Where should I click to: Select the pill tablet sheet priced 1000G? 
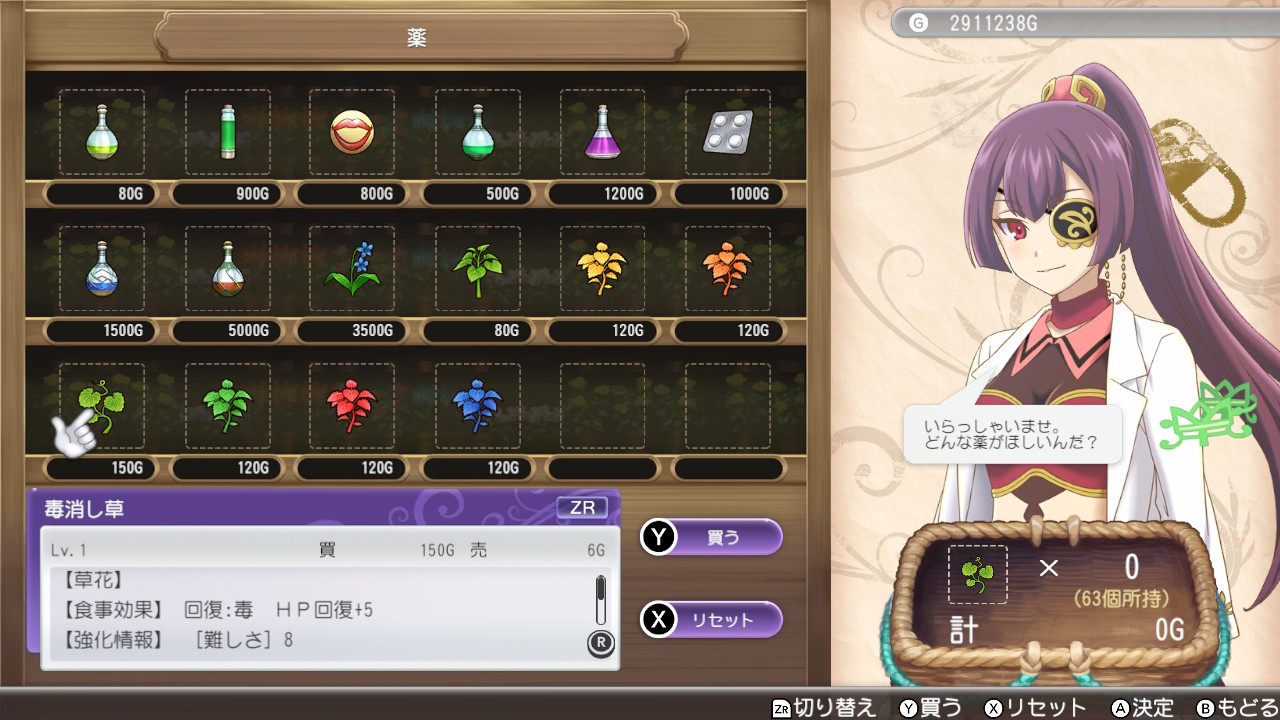coord(727,133)
